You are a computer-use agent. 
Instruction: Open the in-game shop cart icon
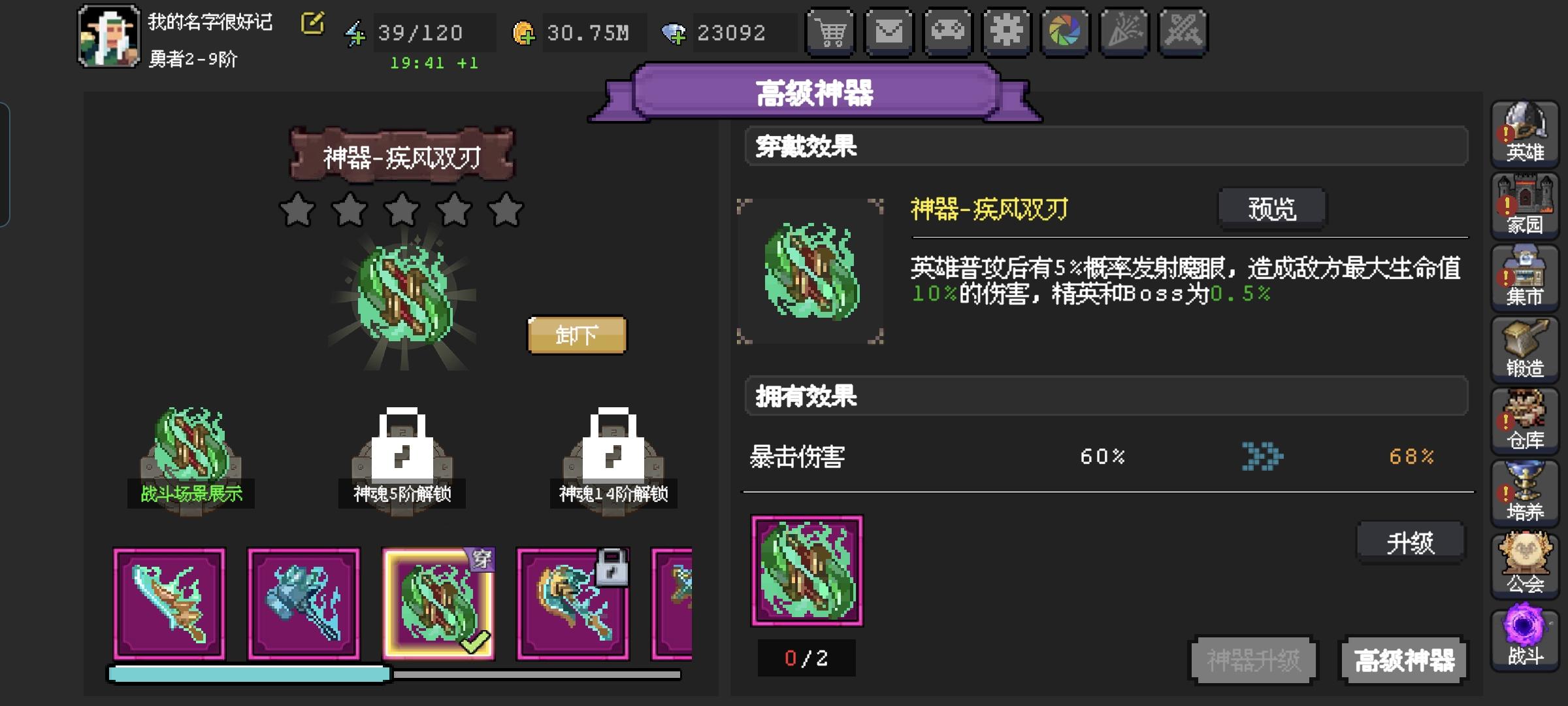(830, 31)
